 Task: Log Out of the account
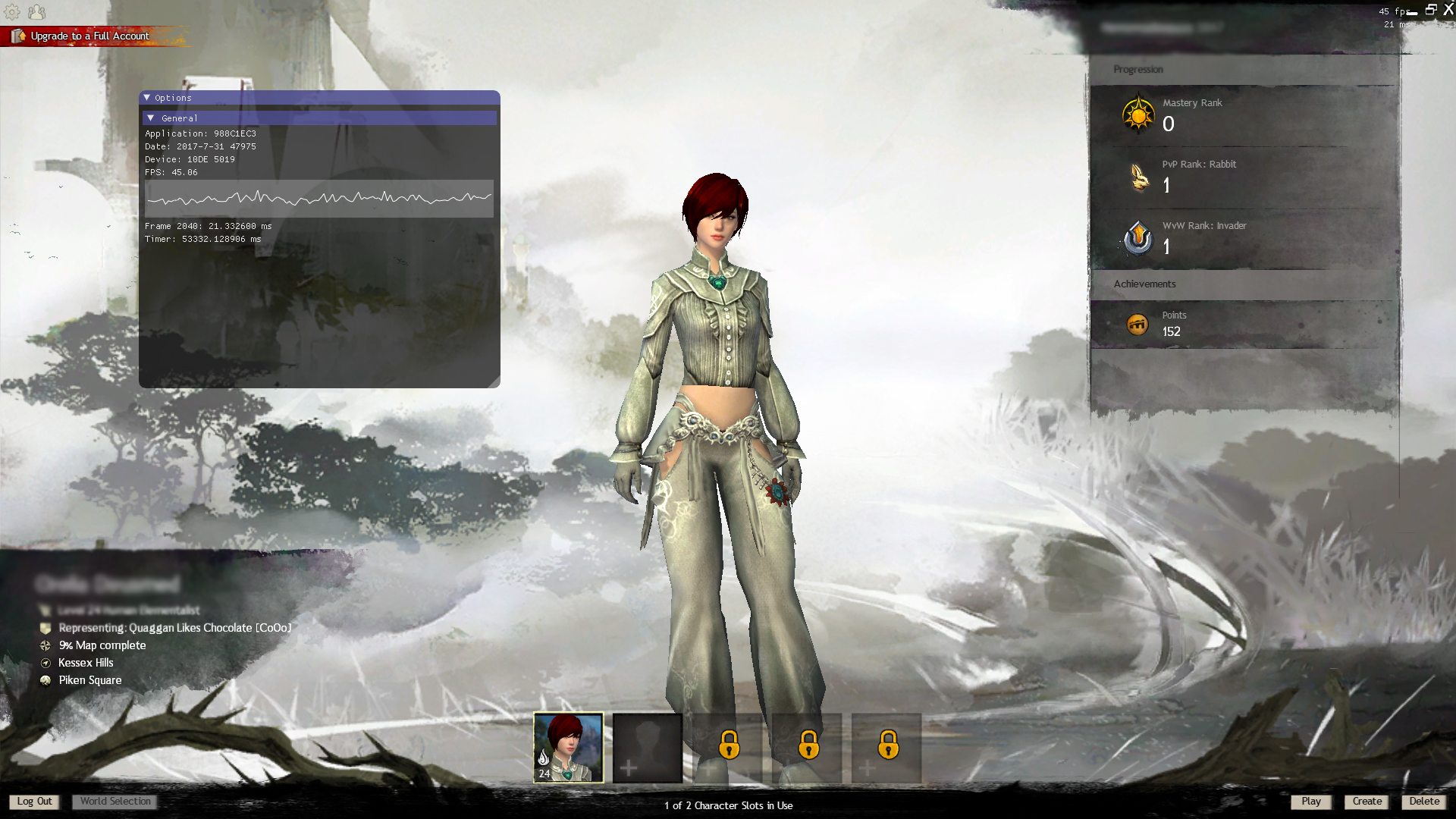pos(34,802)
